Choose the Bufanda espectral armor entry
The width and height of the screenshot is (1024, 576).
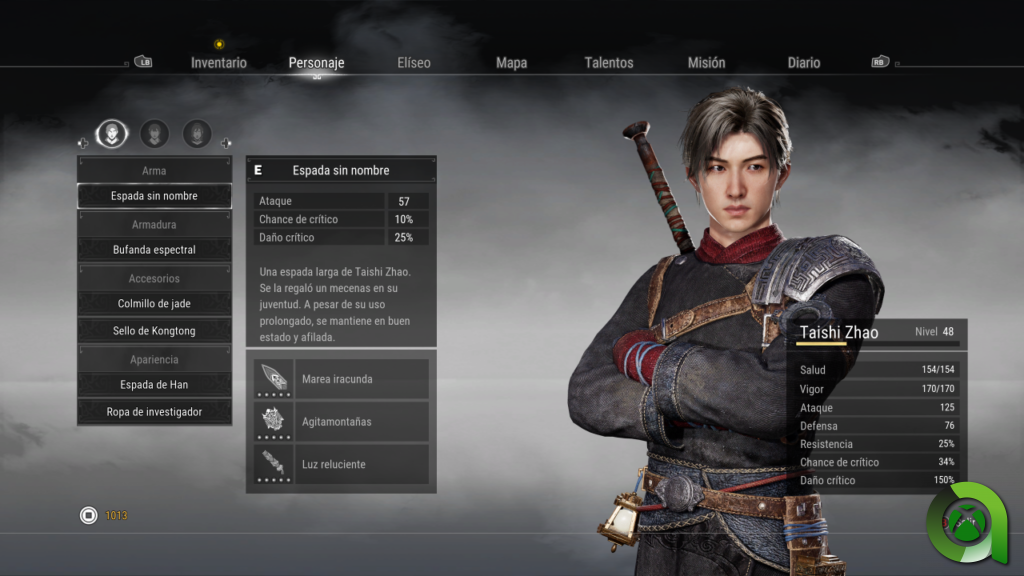tap(154, 250)
